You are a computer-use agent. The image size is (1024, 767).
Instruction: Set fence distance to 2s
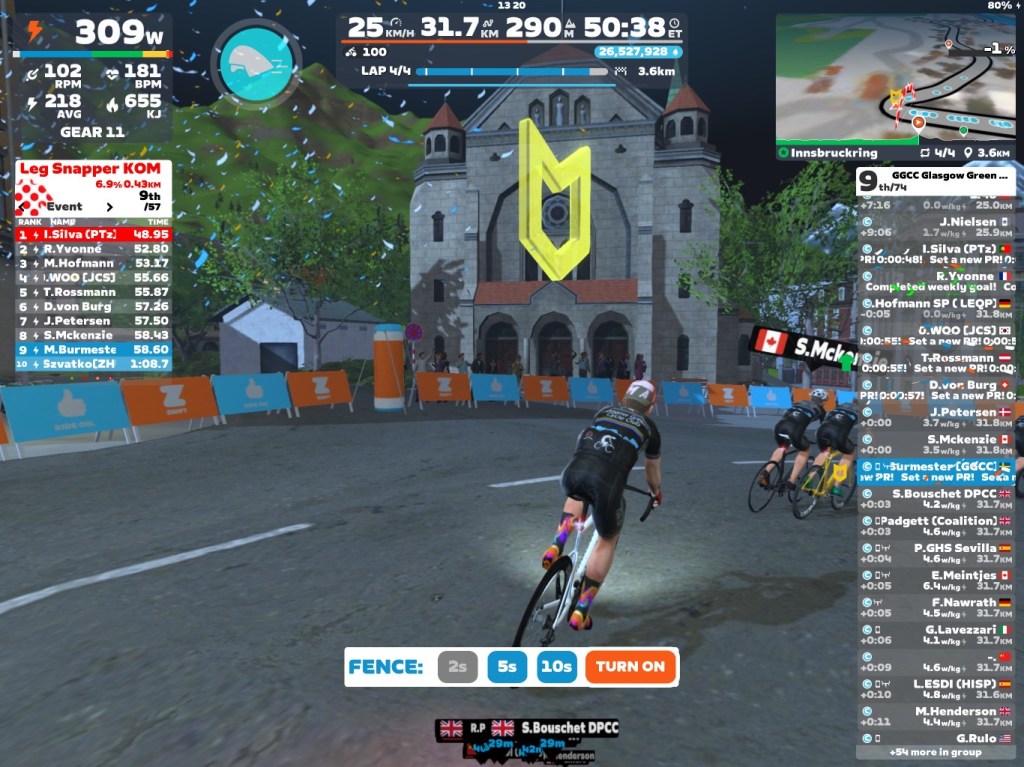point(457,667)
